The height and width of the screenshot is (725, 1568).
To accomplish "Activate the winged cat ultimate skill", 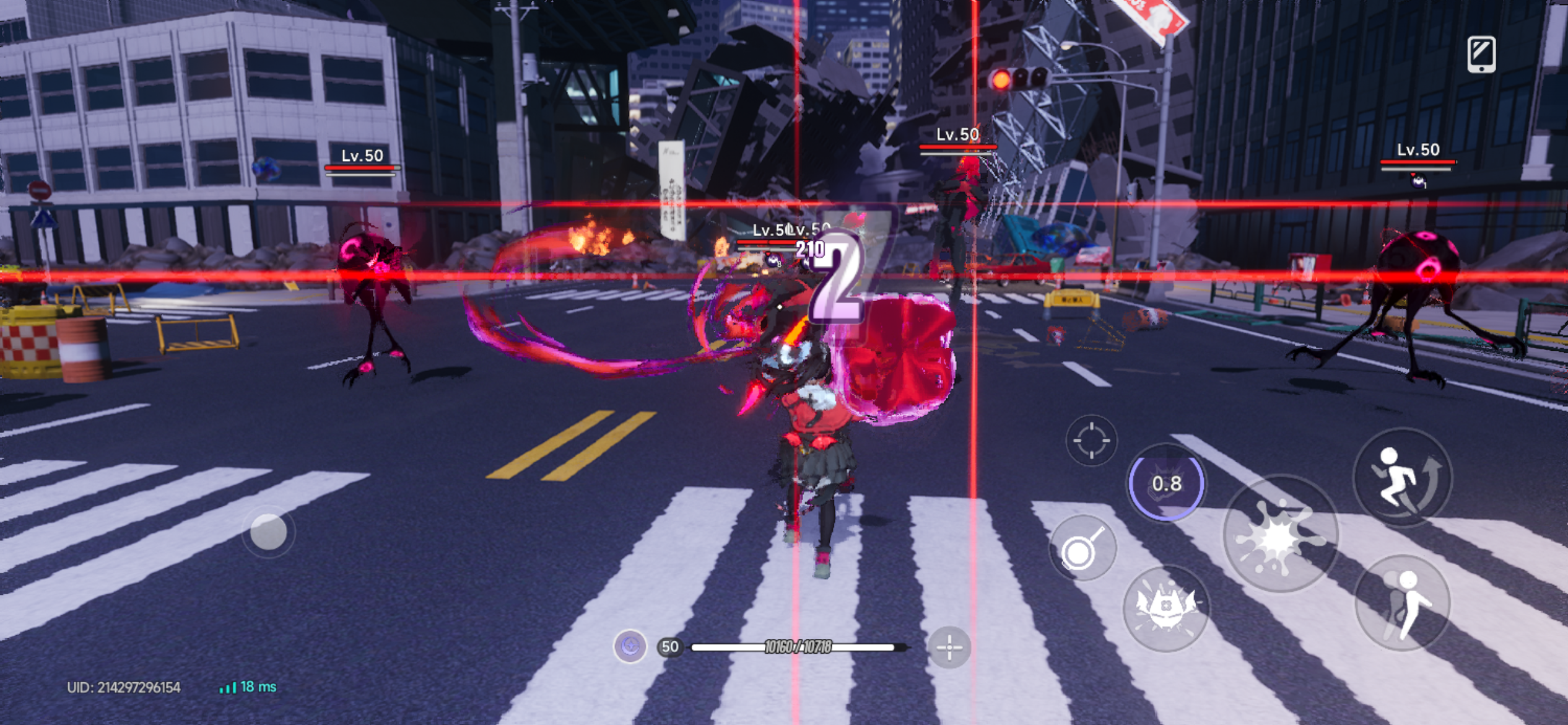I will (x=1165, y=609).
